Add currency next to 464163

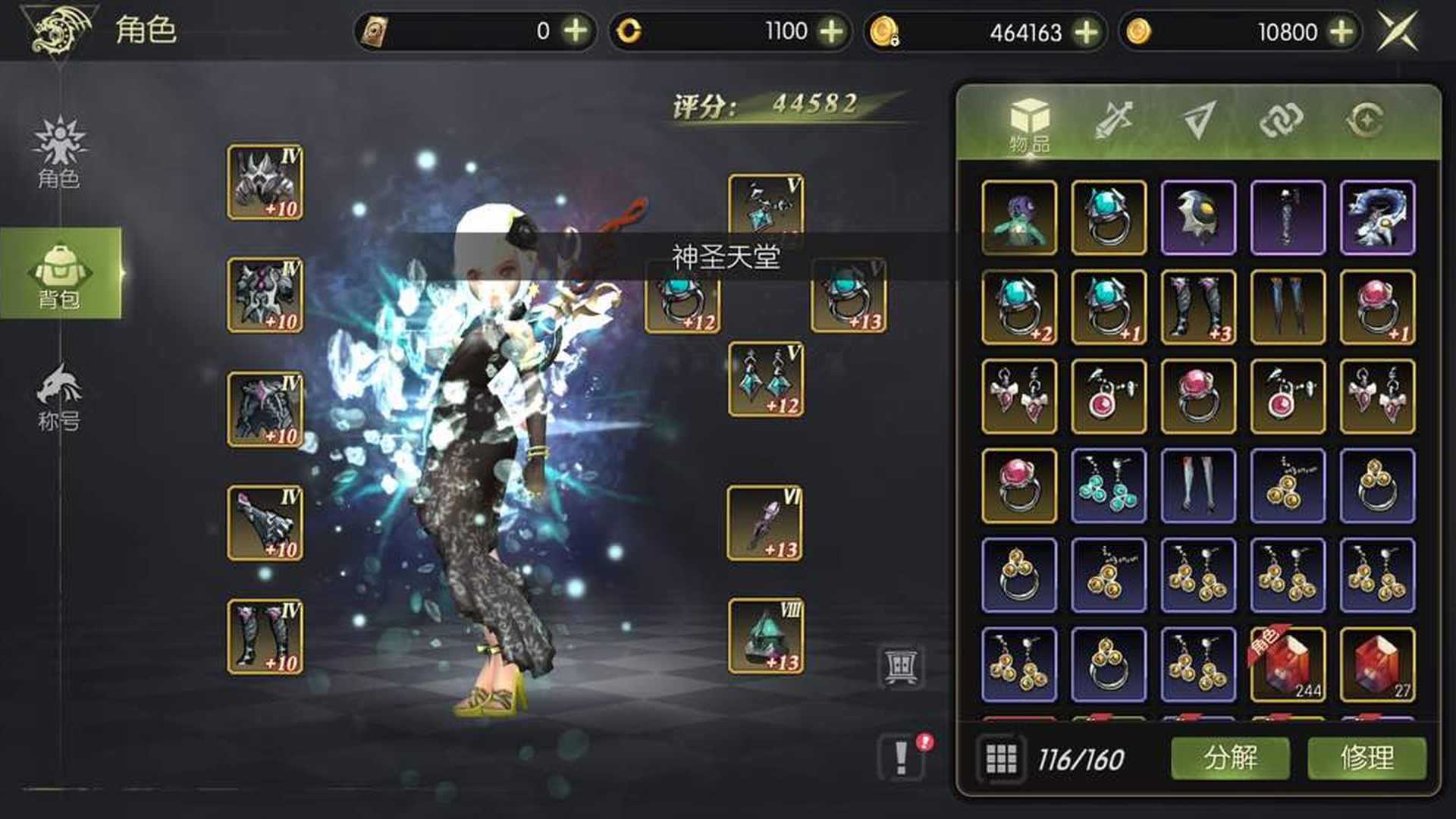[1087, 32]
